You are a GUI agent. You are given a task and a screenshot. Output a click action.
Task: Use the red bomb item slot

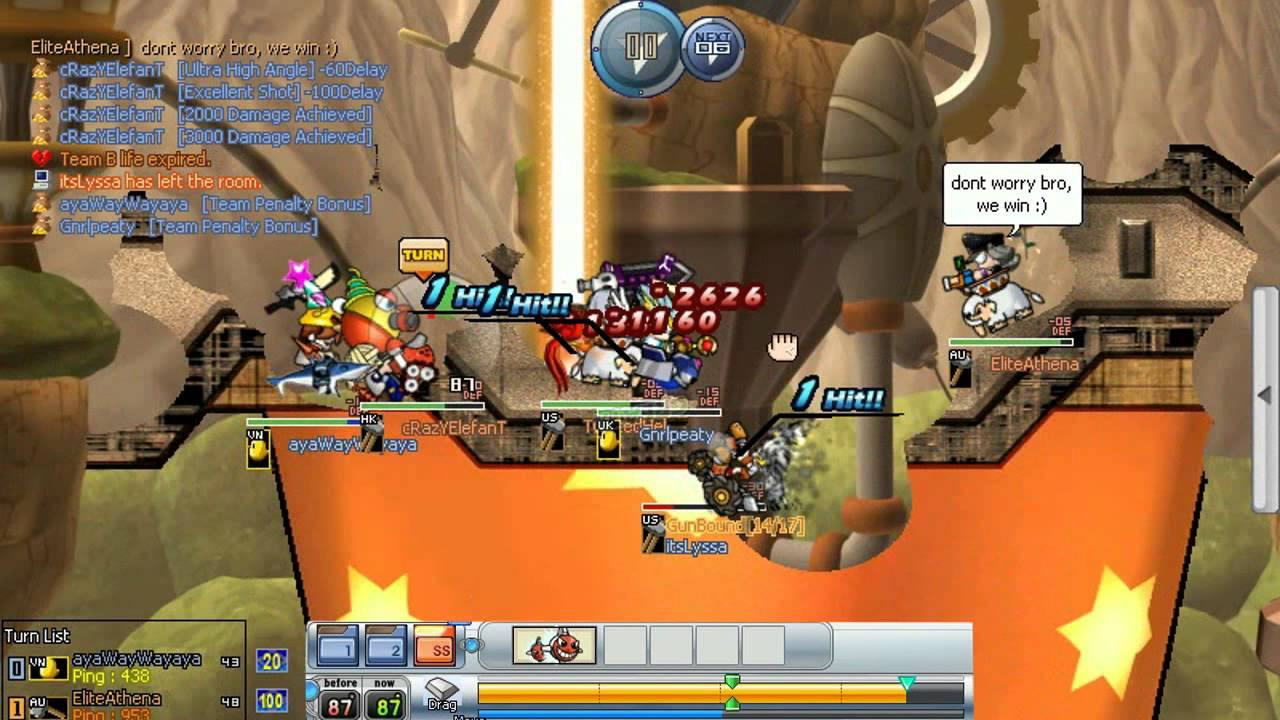pos(554,646)
